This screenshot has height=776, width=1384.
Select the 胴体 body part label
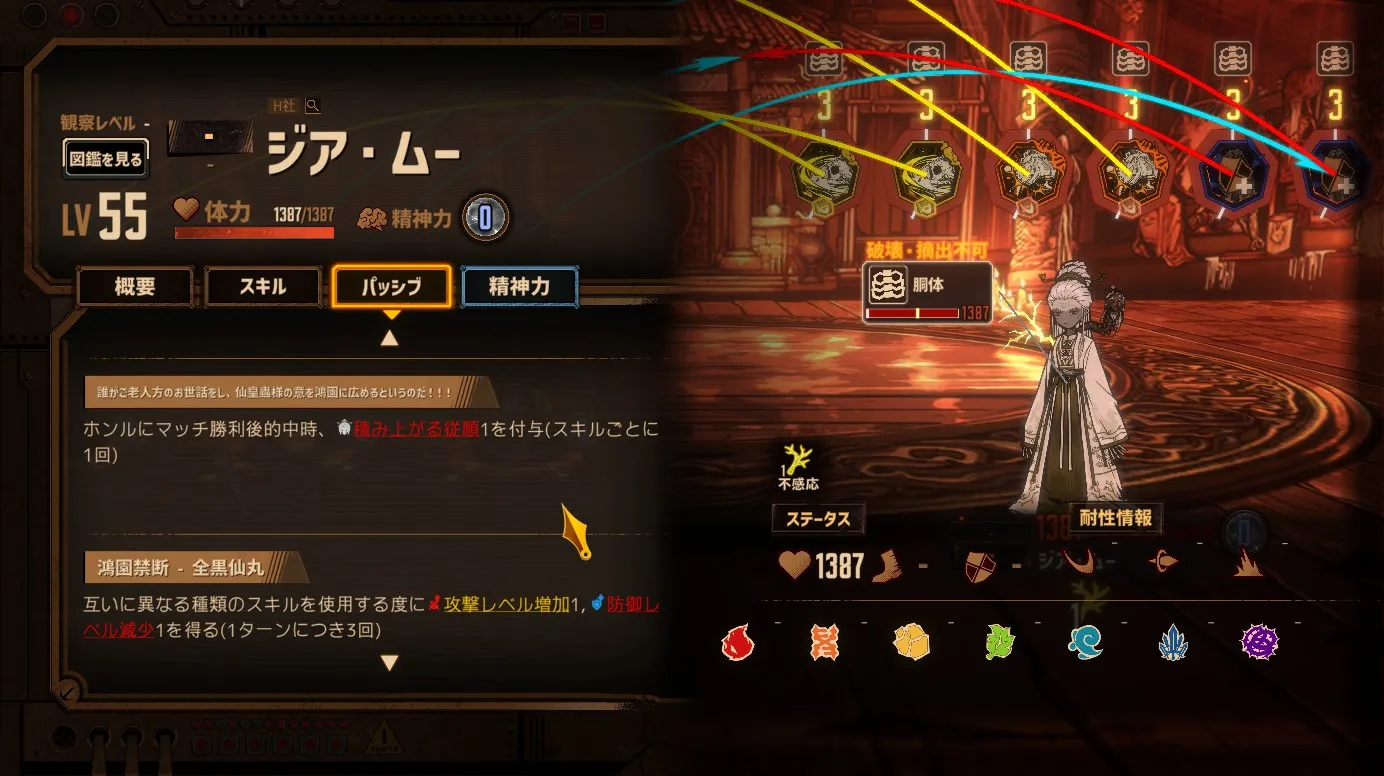click(x=929, y=285)
